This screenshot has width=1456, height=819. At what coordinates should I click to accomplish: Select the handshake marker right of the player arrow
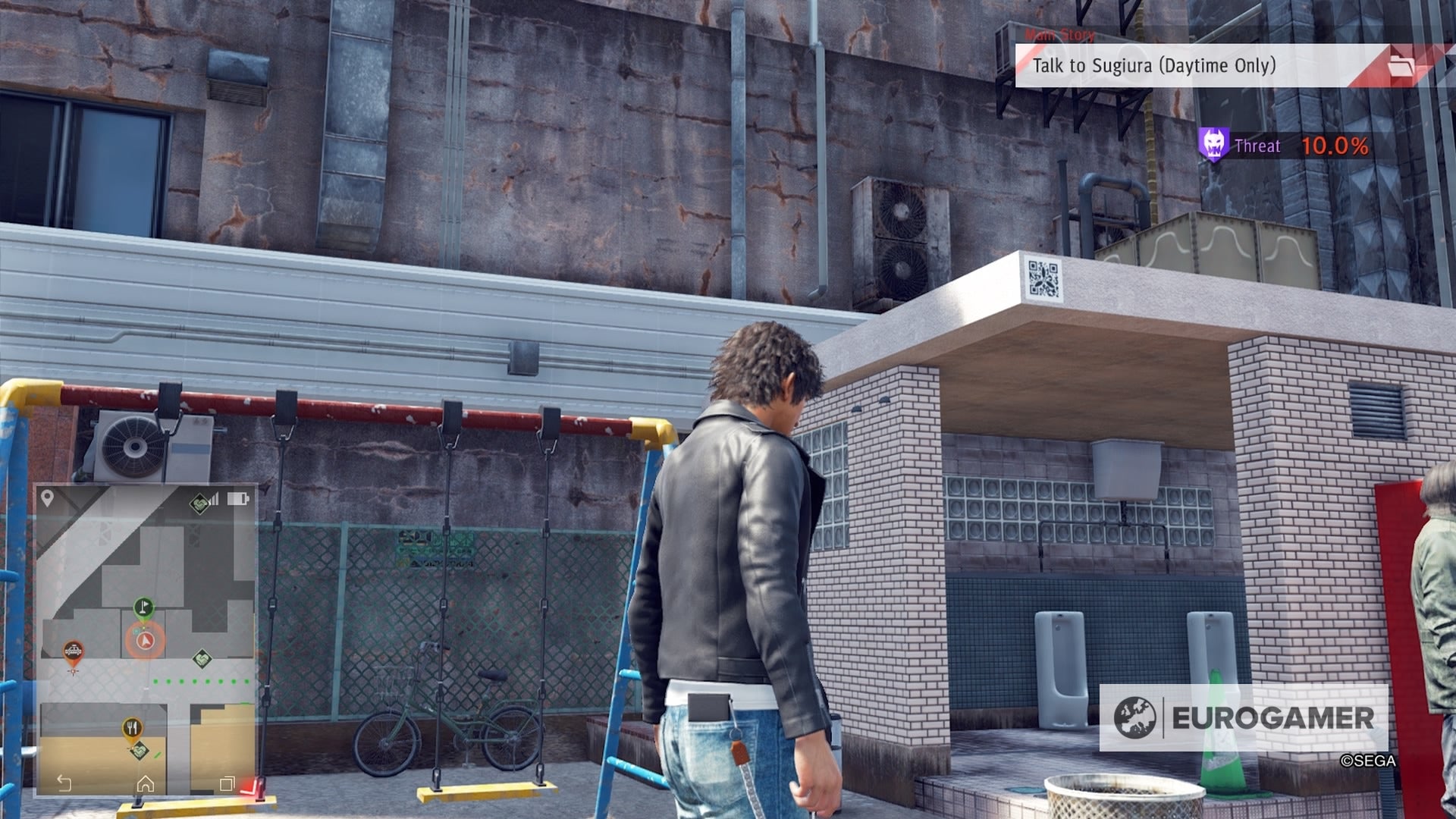click(202, 658)
